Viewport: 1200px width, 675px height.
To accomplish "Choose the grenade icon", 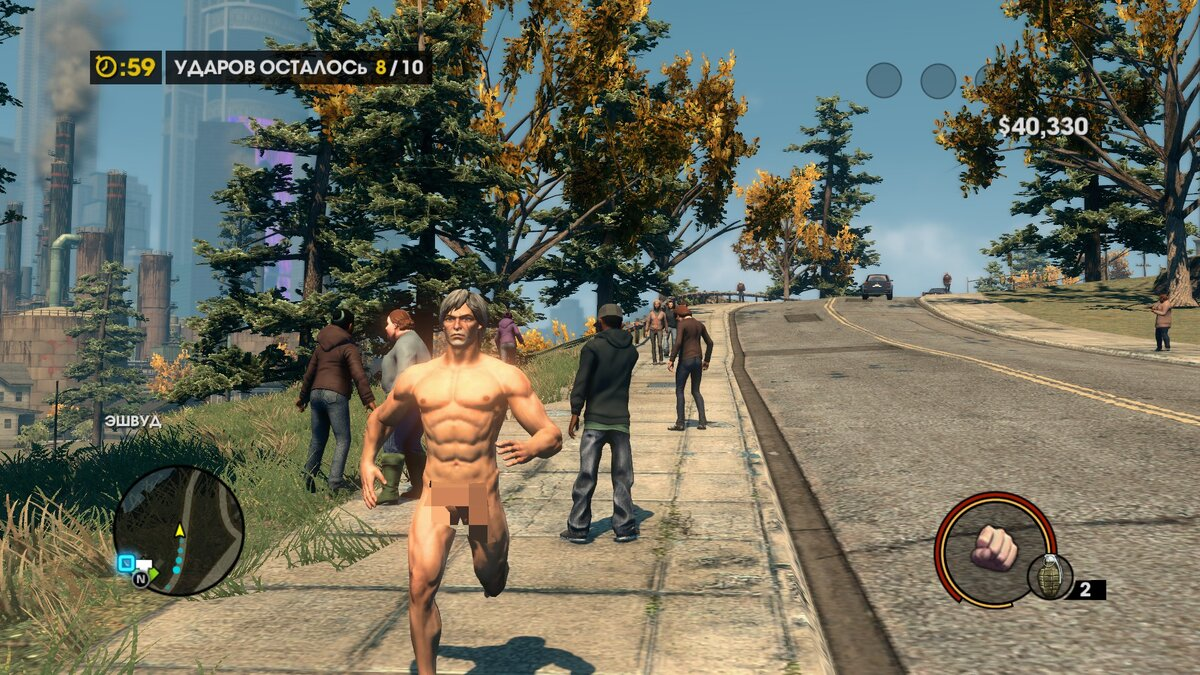I will coord(1049,576).
